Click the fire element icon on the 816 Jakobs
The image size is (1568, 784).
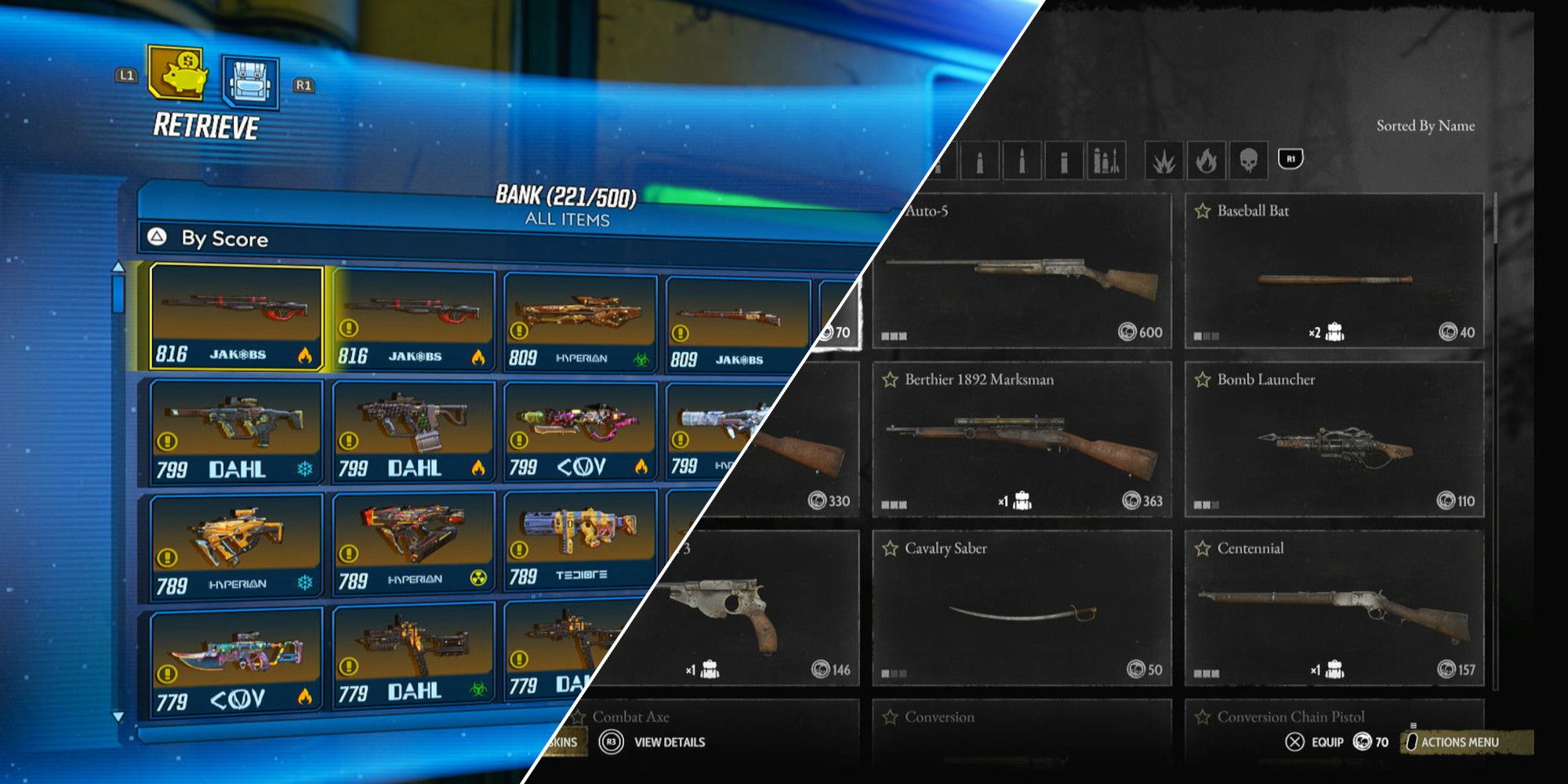pos(305,355)
